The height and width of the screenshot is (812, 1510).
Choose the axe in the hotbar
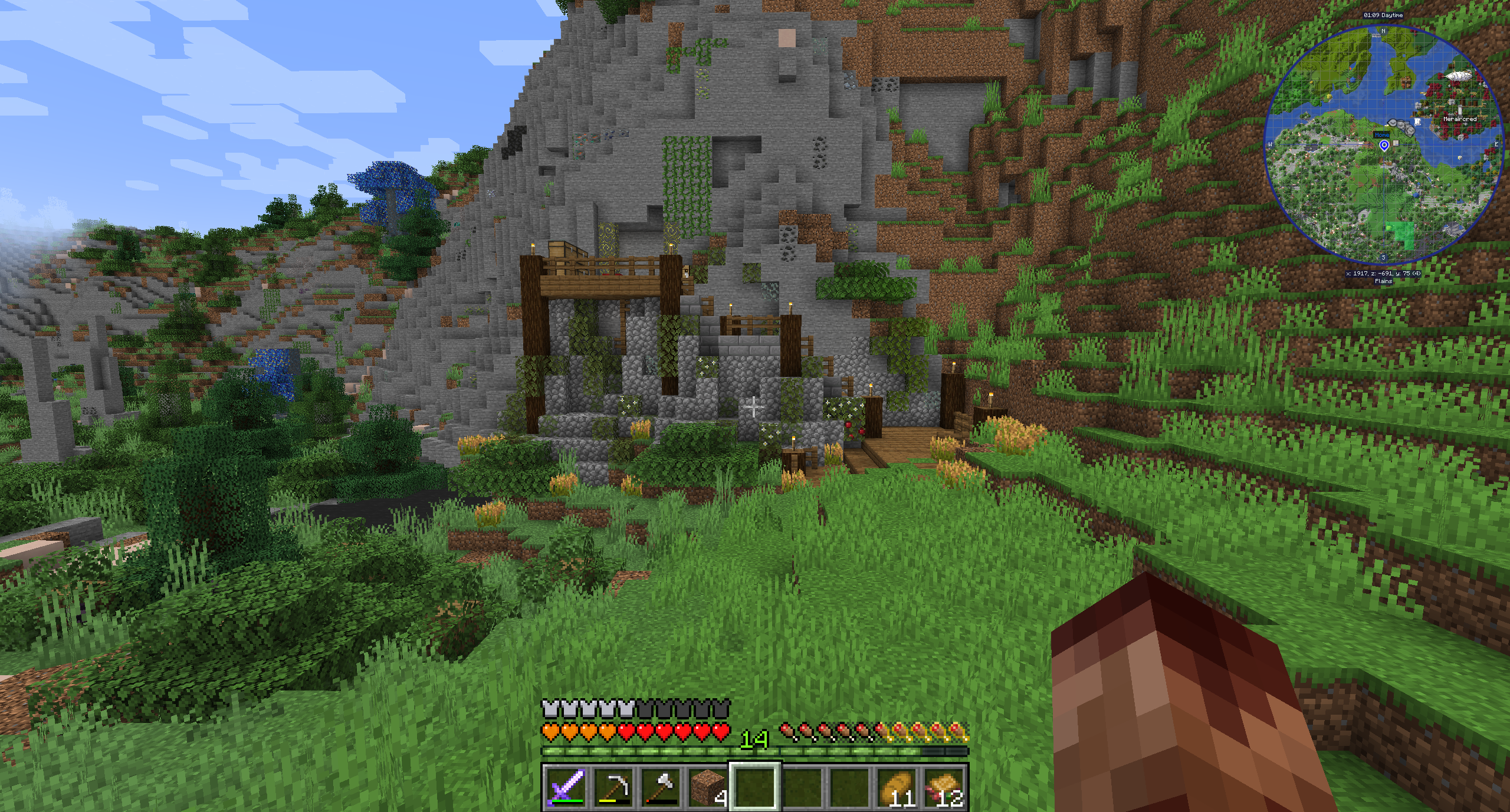(661, 787)
